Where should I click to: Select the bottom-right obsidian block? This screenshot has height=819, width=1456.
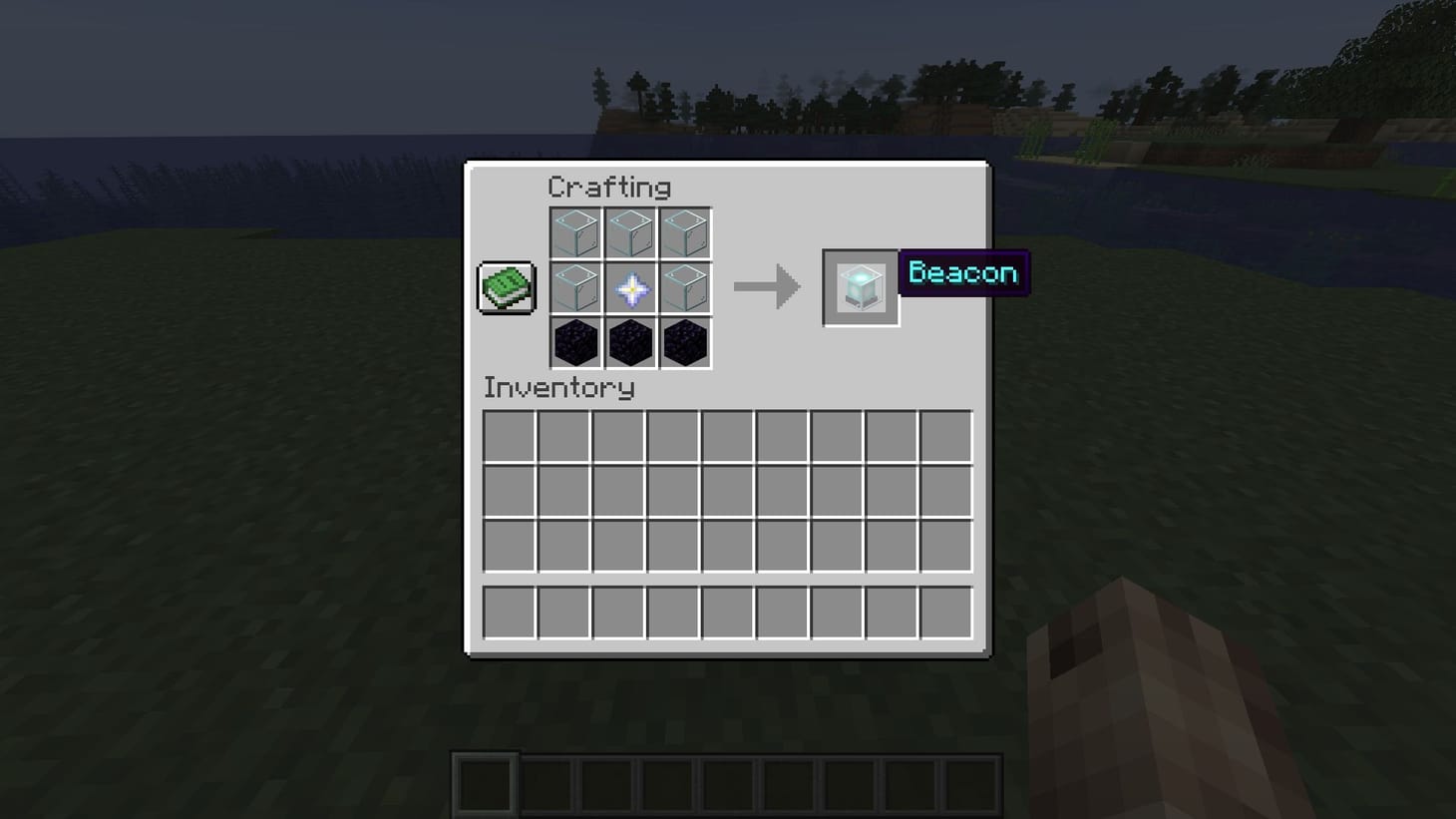[x=685, y=342]
